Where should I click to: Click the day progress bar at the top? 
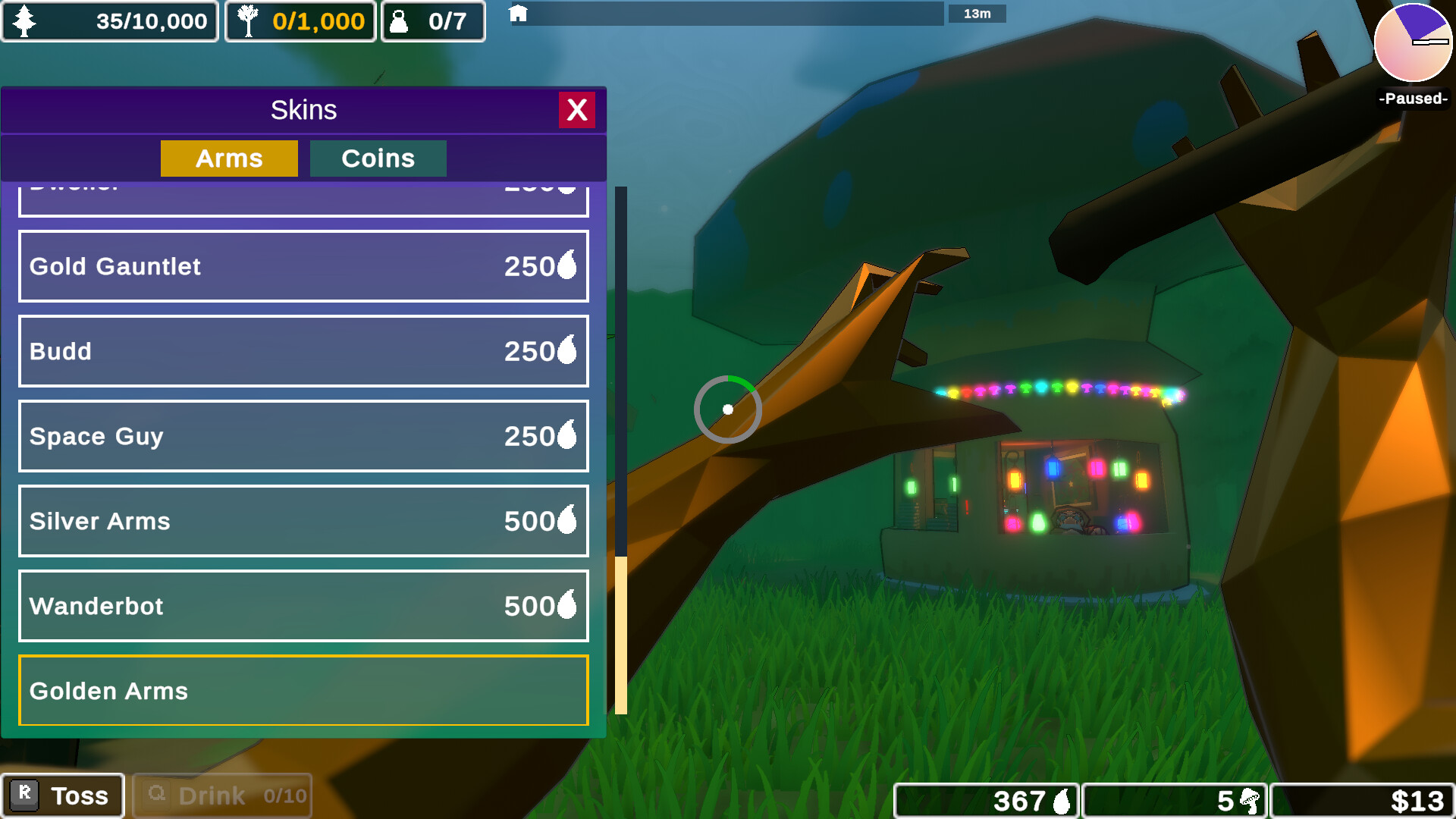click(728, 13)
